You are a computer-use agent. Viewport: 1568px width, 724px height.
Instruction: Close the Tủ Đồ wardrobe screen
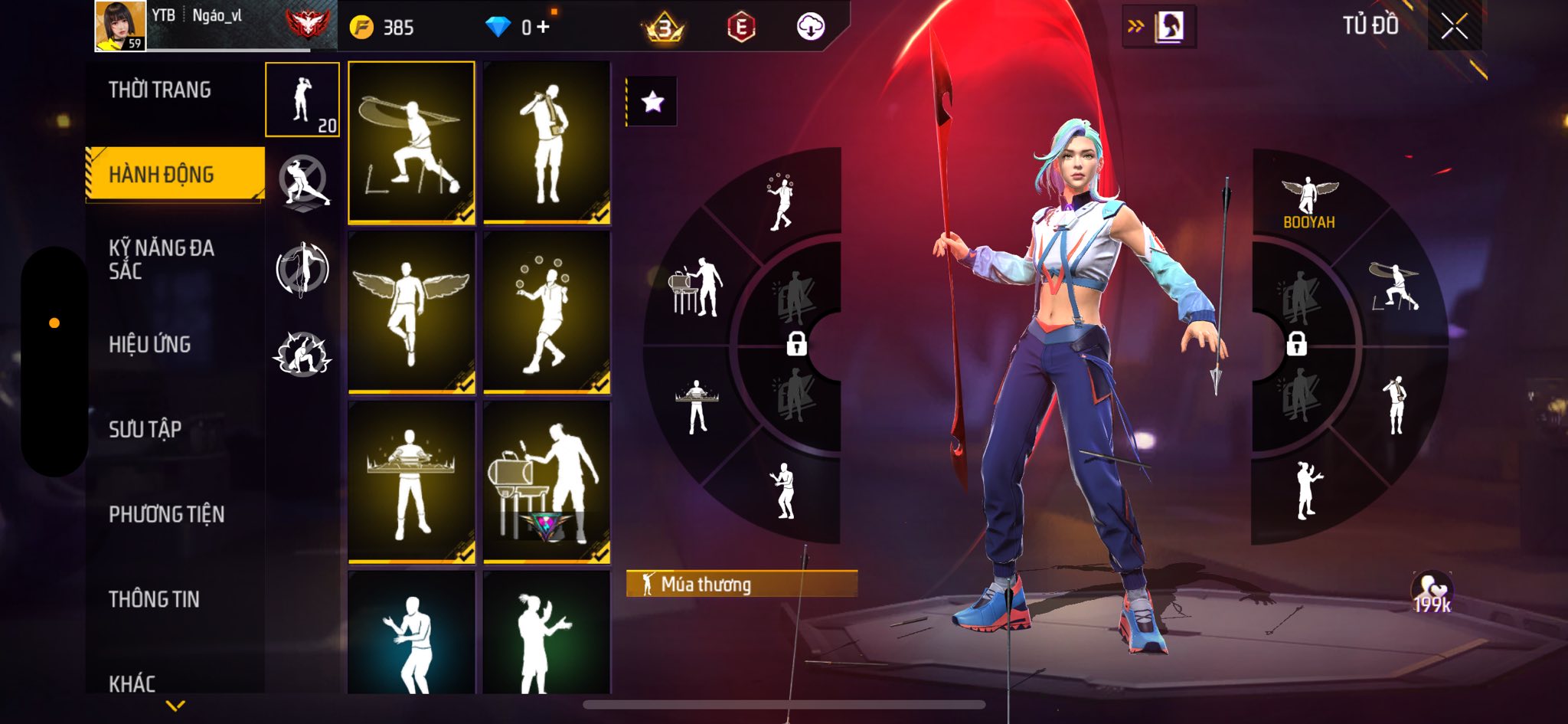[1454, 27]
